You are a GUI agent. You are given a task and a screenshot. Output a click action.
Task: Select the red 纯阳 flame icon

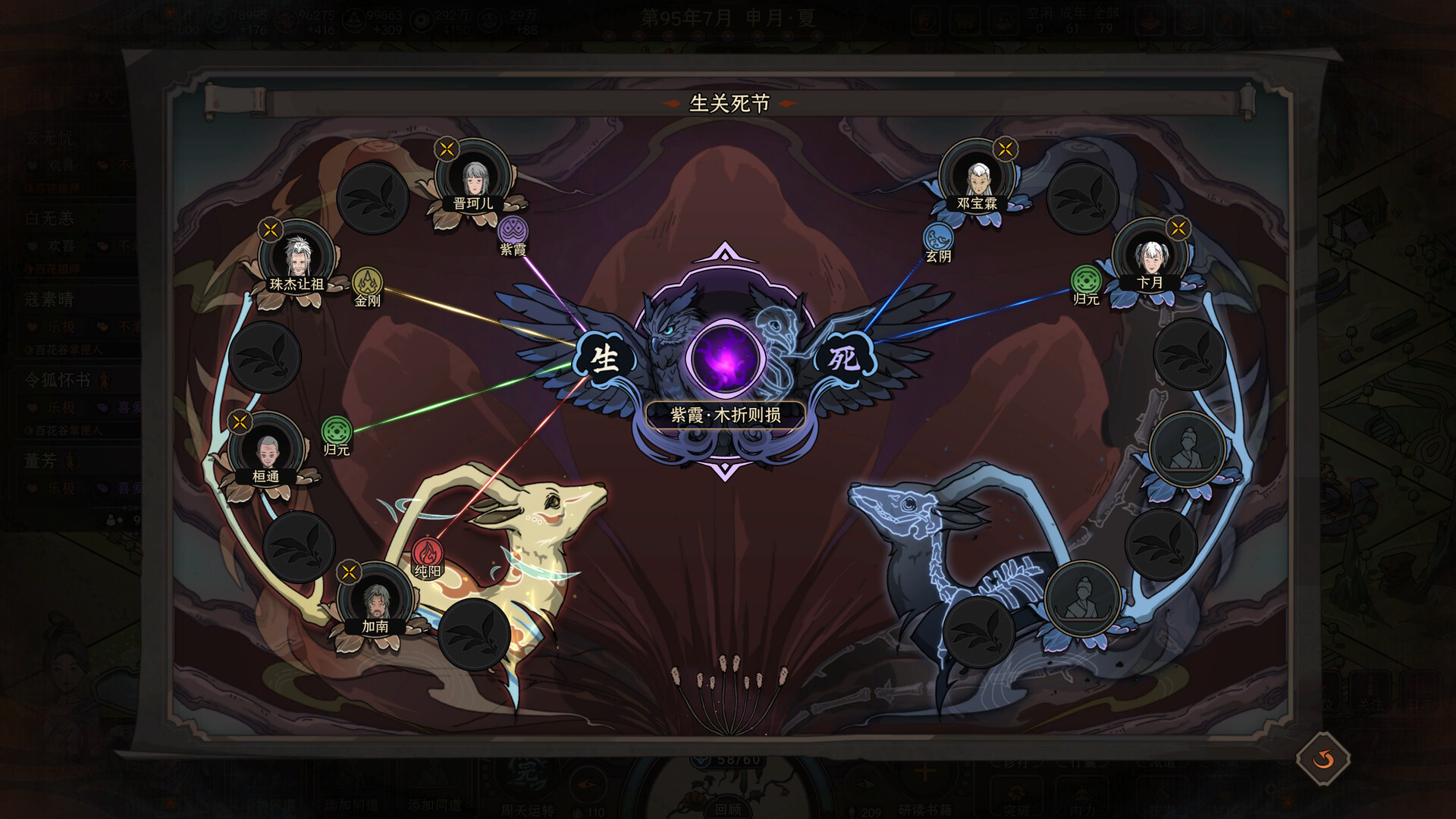click(x=428, y=552)
